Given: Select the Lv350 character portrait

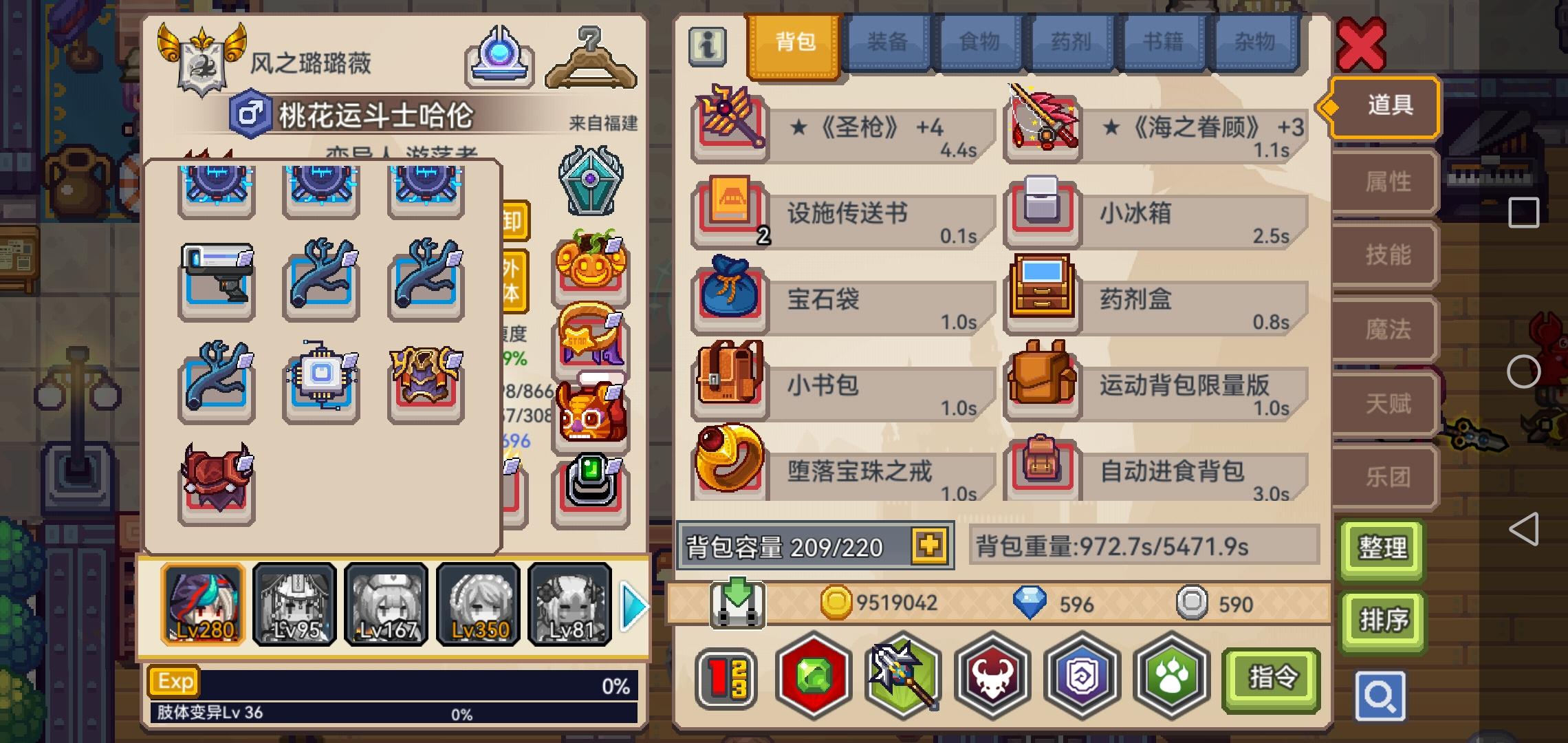Looking at the screenshot, I should click(x=479, y=604).
